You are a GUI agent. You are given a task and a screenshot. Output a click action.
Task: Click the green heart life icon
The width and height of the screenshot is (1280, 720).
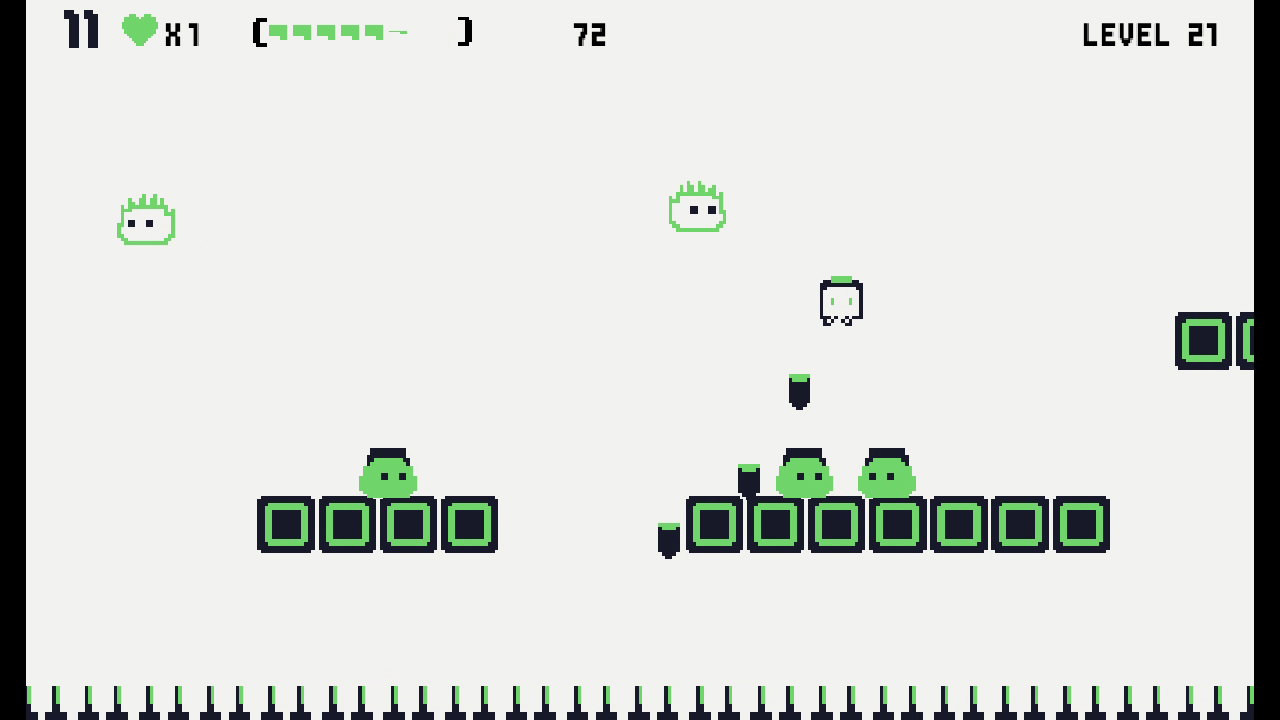point(138,31)
